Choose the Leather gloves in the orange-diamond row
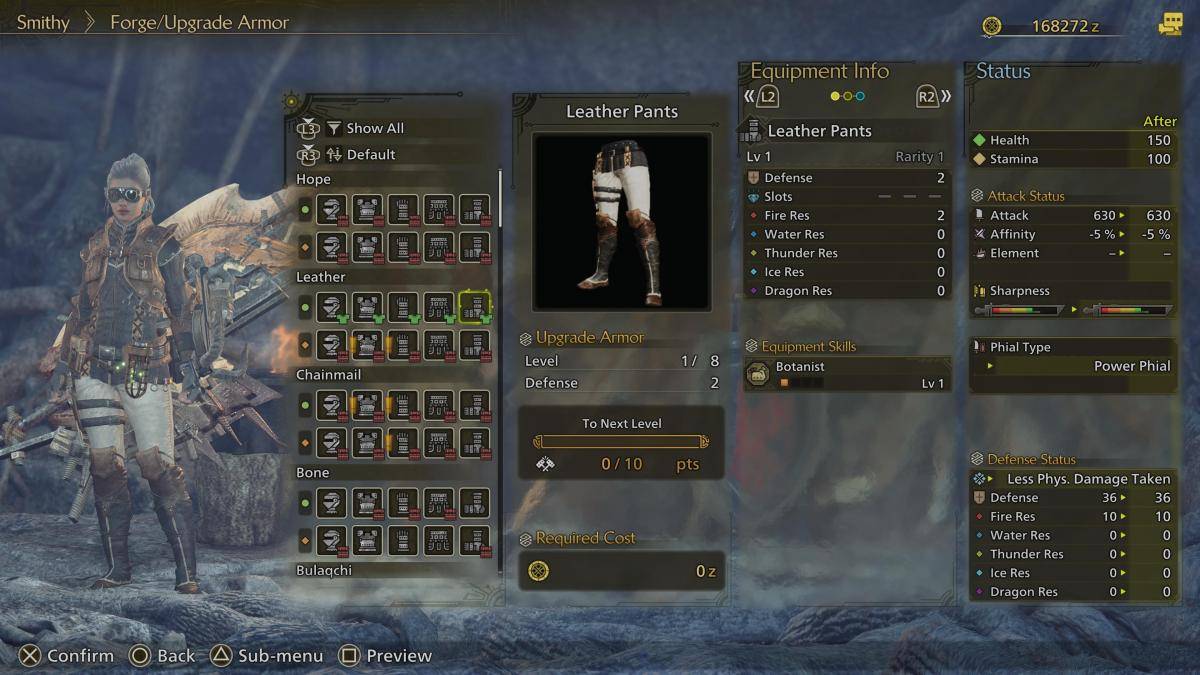The image size is (1200, 675). coord(403,344)
